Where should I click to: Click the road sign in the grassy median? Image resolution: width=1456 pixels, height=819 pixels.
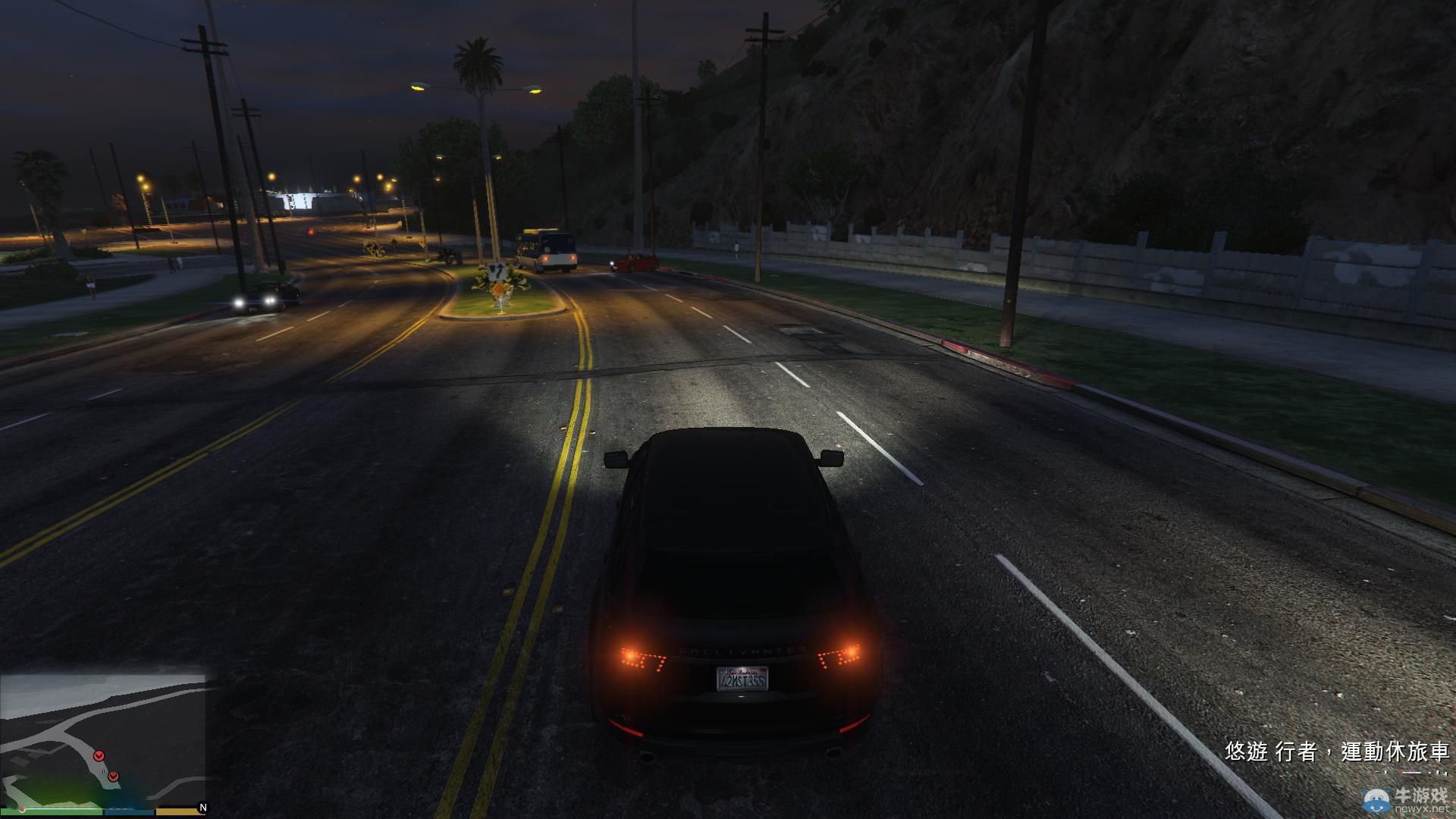coord(497,271)
